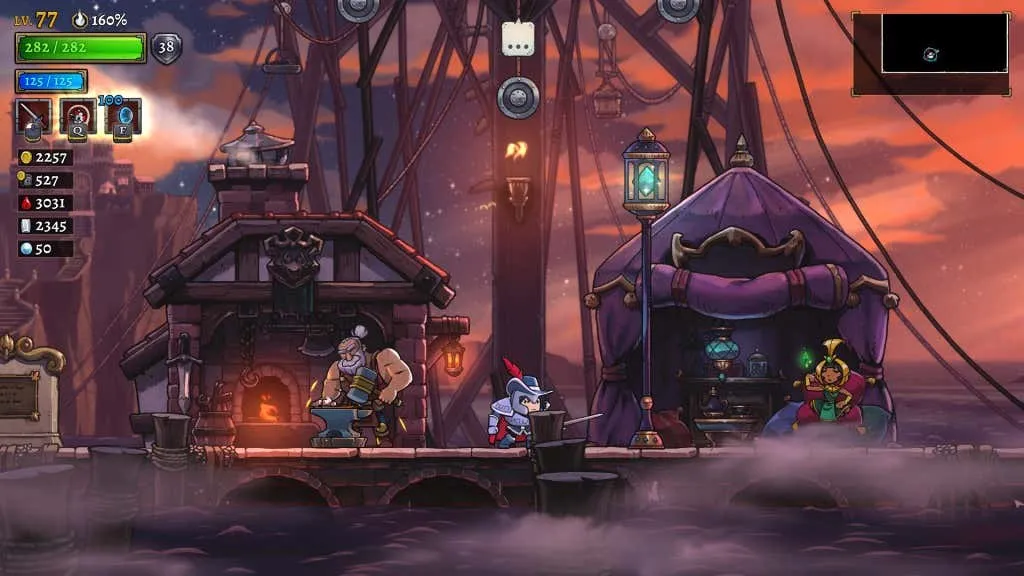Open the minimap in the corner
The image size is (1024, 576).
point(930,54)
